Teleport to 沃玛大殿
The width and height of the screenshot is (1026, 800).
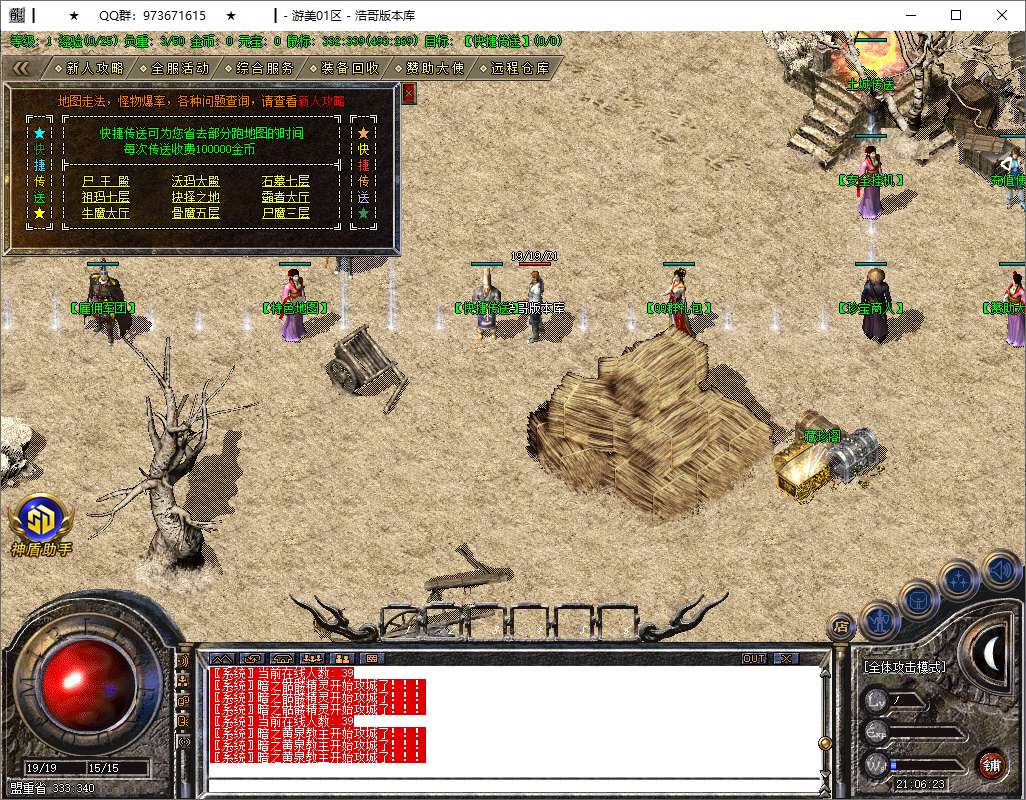[195, 181]
